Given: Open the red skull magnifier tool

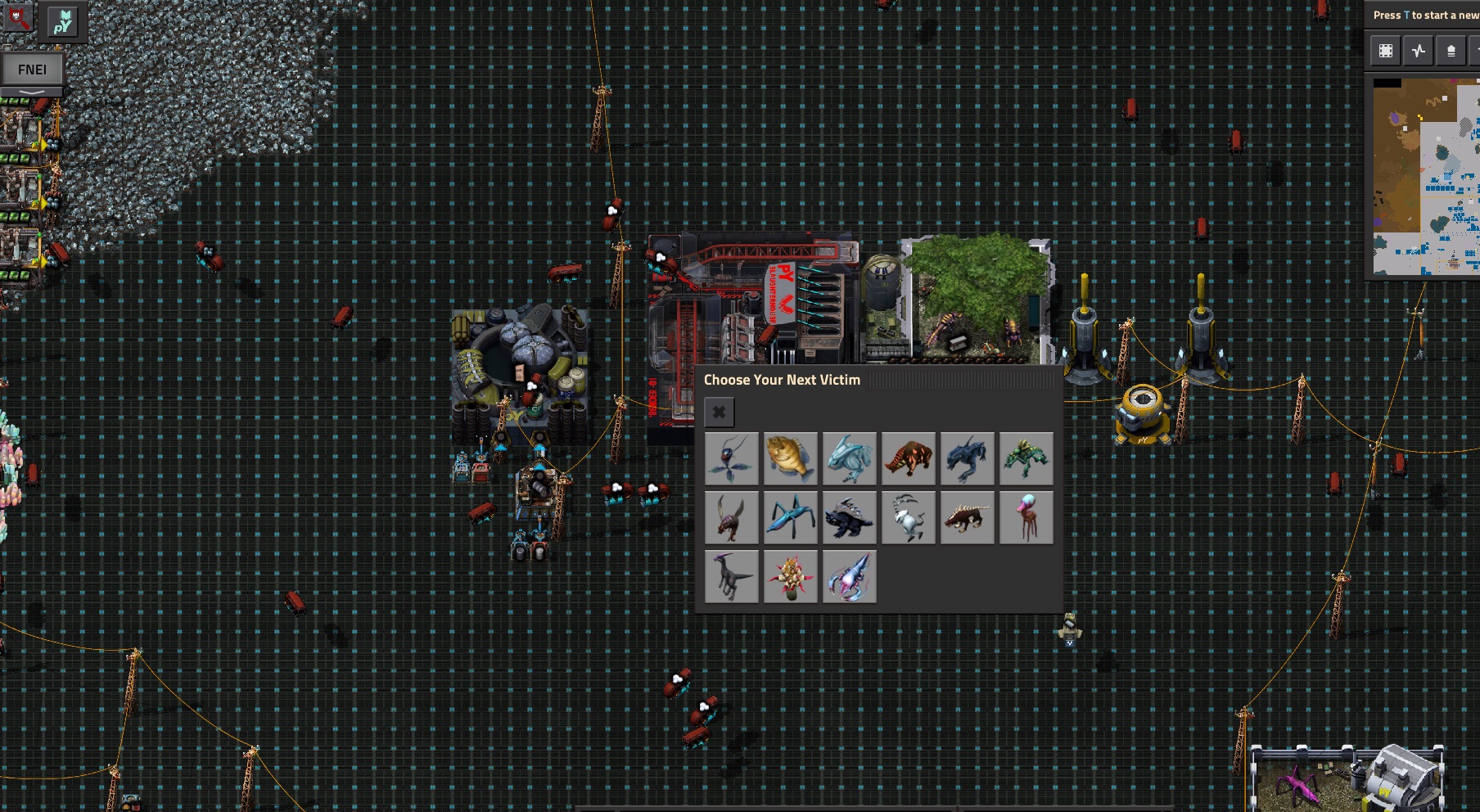Looking at the screenshot, I should 18,18.
